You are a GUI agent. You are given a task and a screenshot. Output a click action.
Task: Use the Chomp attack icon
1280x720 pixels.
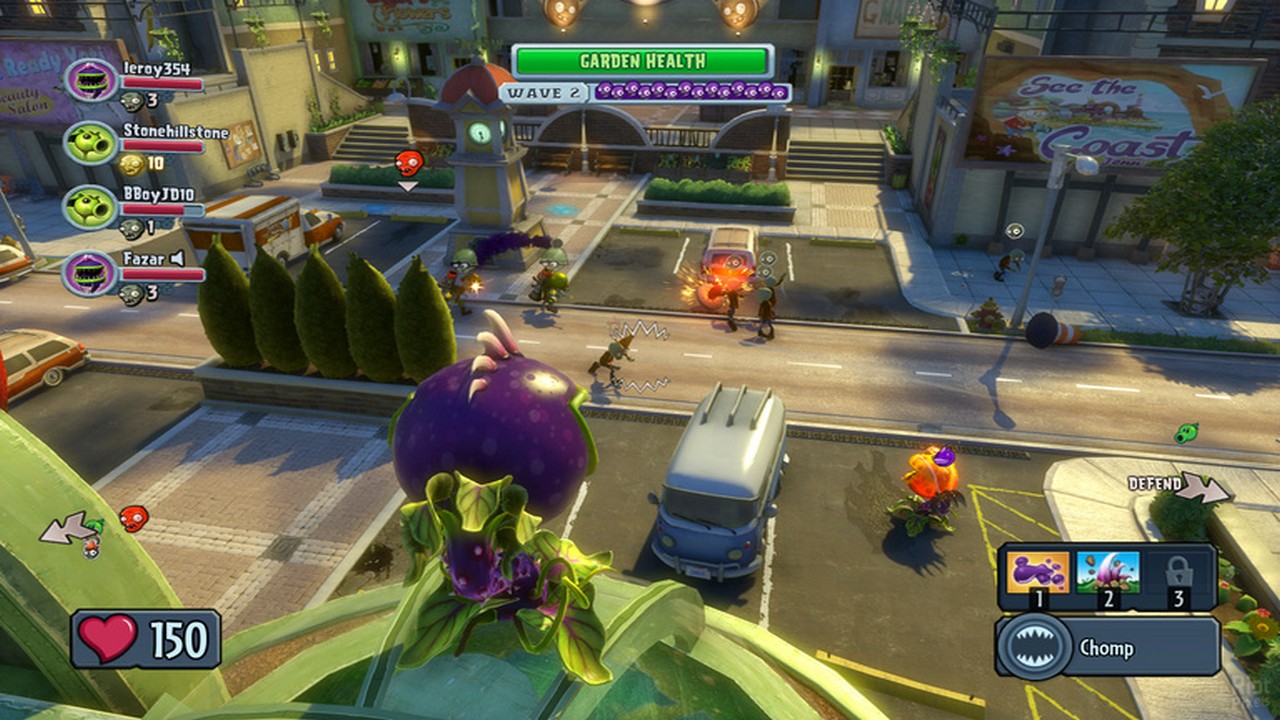pos(1032,647)
